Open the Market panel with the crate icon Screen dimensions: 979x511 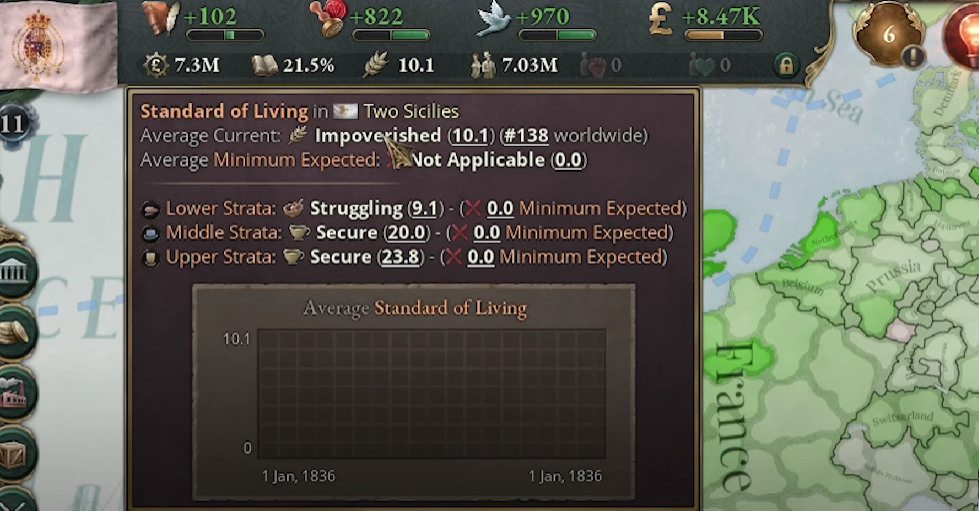(15, 453)
